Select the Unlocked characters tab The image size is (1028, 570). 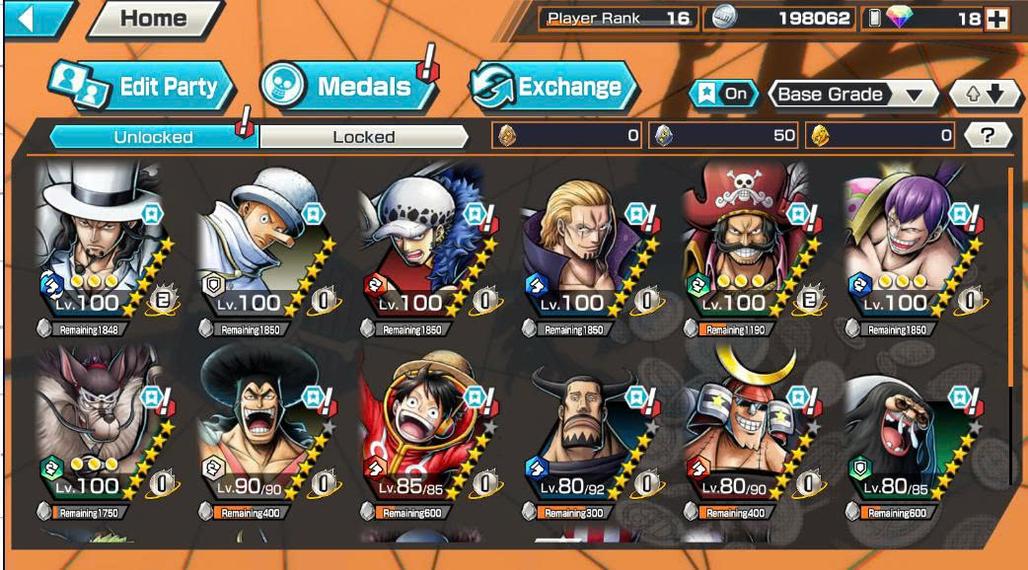(x=153, y=137)
